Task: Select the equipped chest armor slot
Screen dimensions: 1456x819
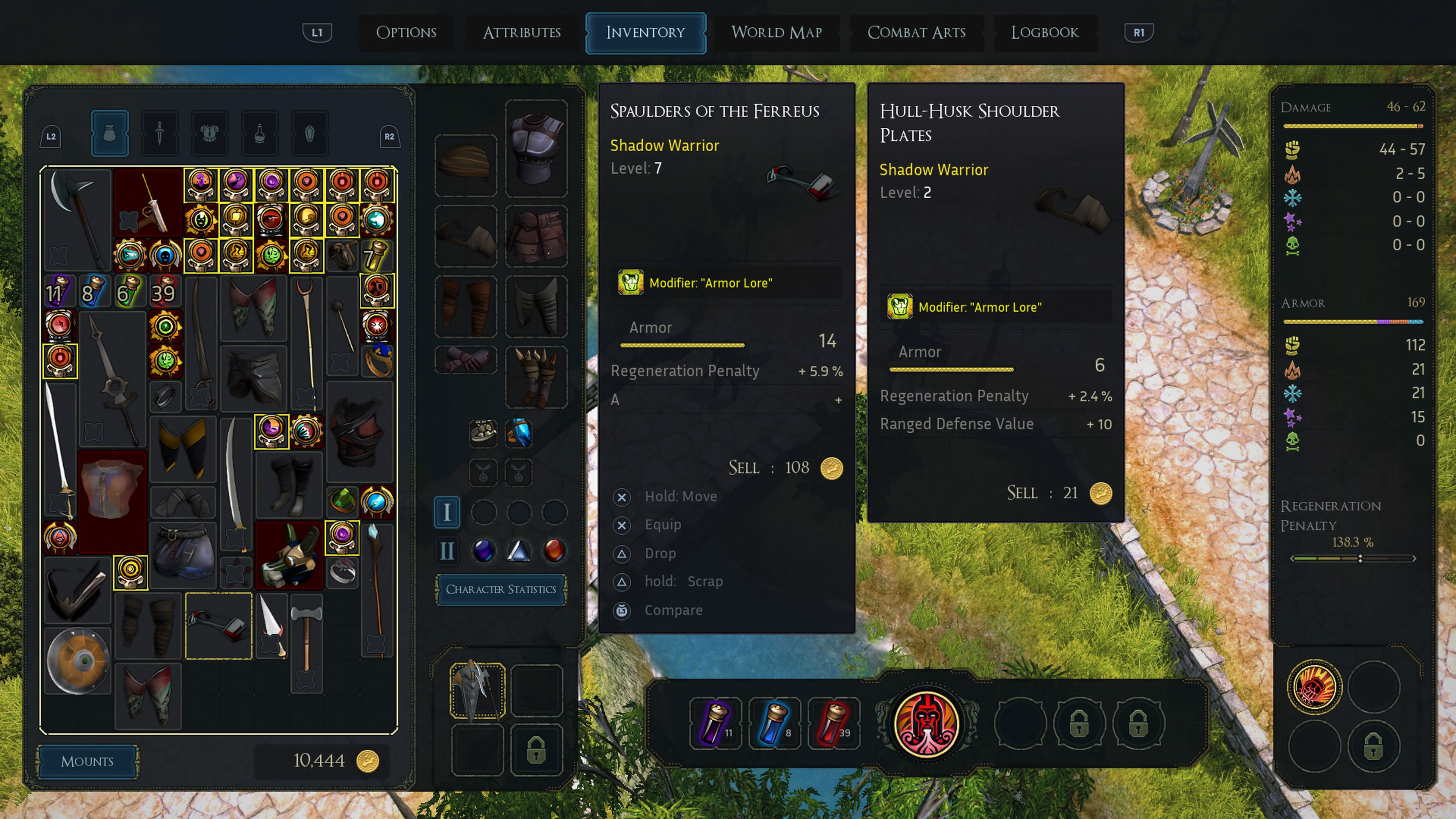Action: tap(536, 149)
